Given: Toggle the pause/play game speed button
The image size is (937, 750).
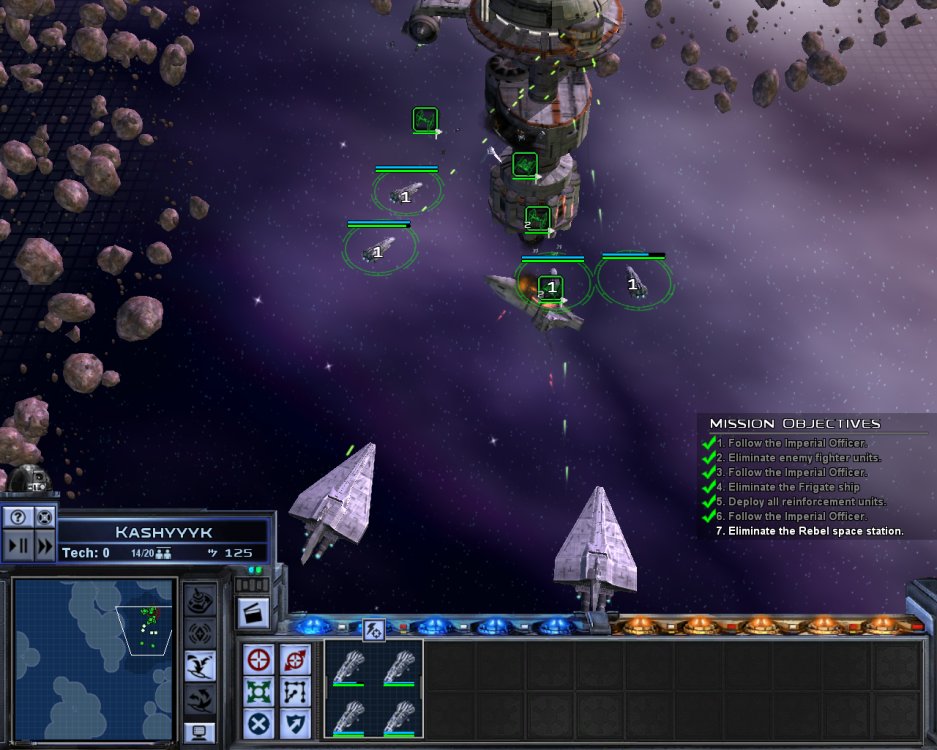Looking at the screenshot, I should [18, 546].
